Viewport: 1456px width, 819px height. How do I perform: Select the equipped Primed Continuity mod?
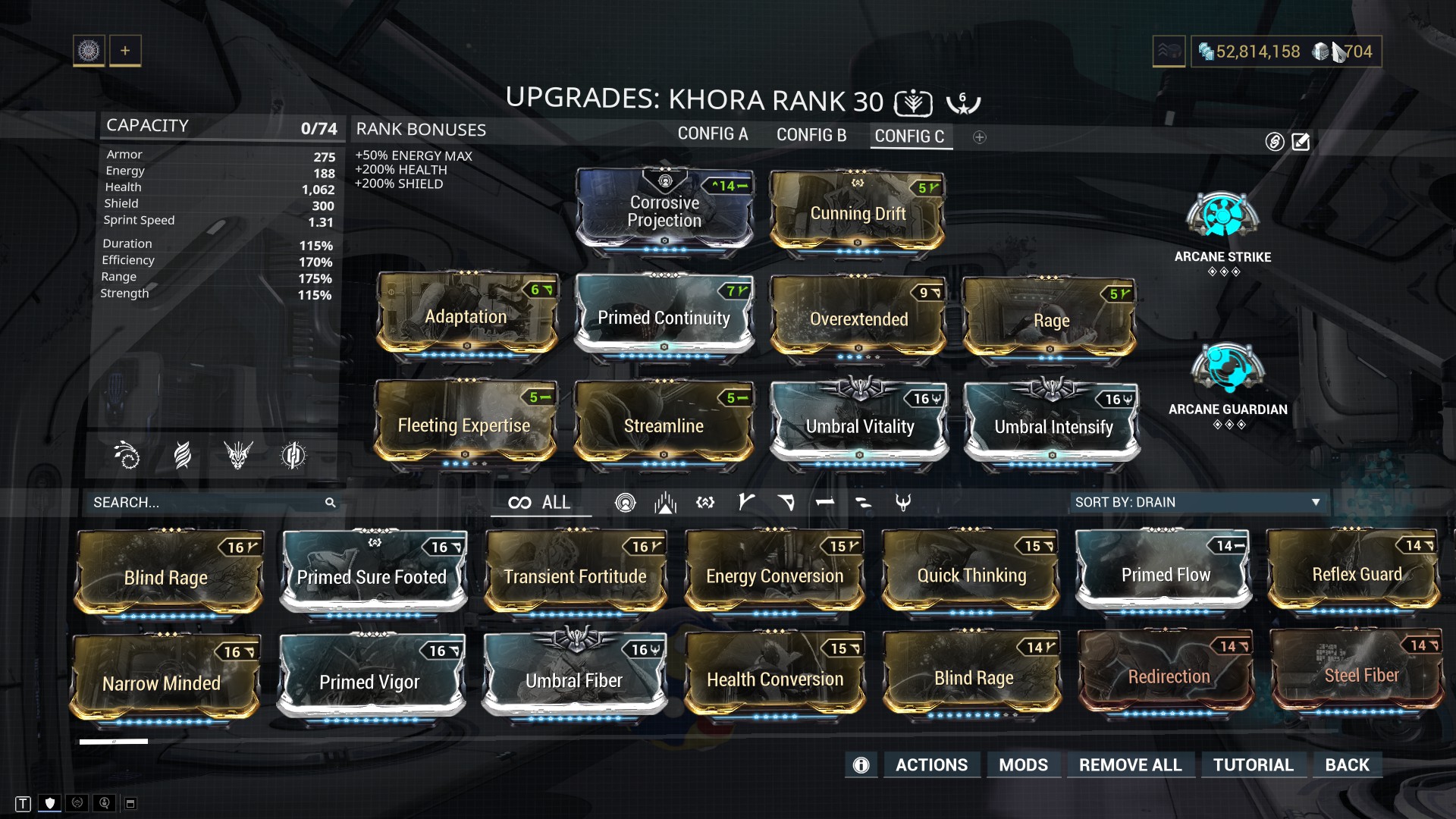point(664,317)
